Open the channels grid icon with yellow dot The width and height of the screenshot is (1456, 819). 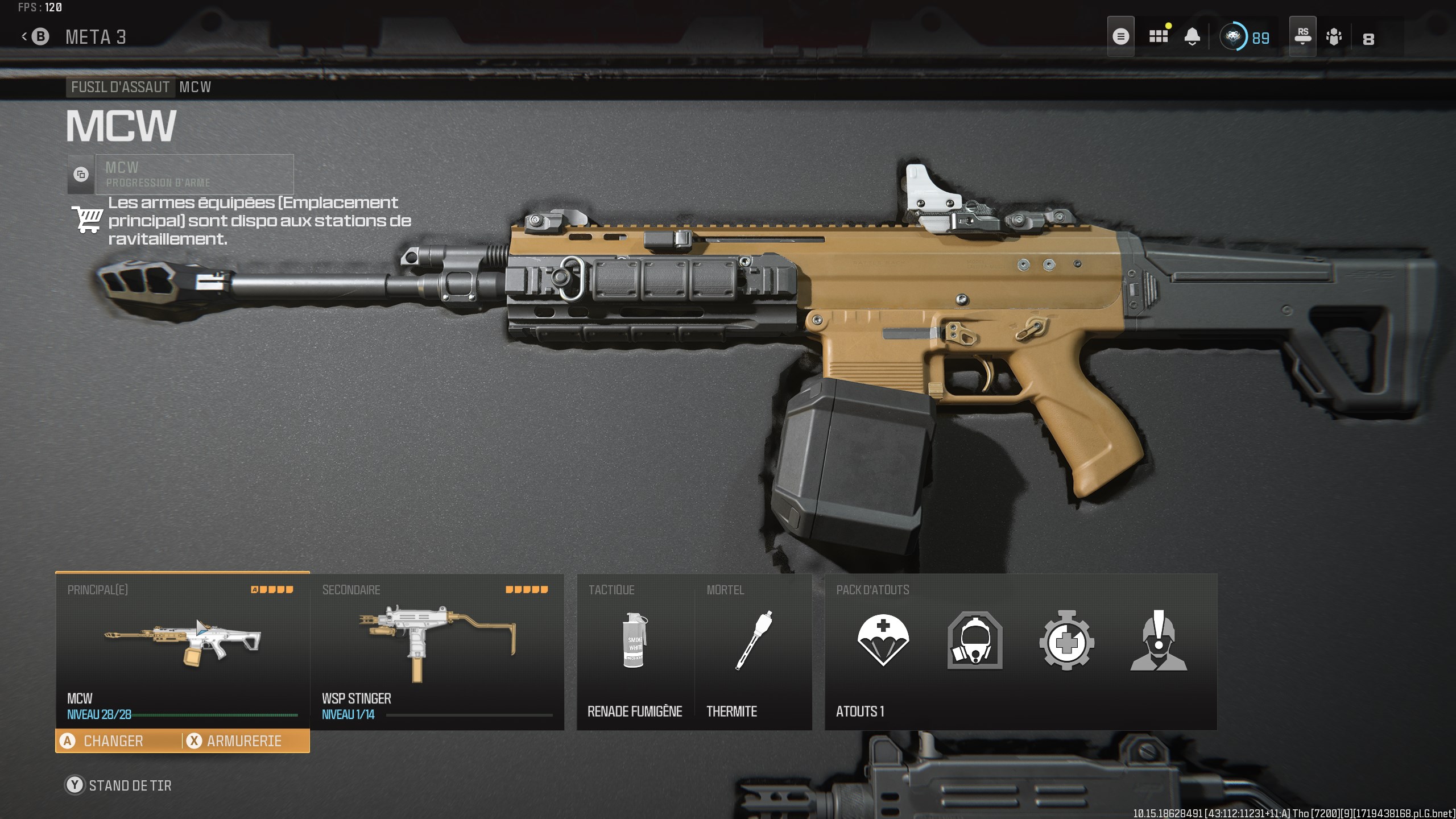point(1159,36)
